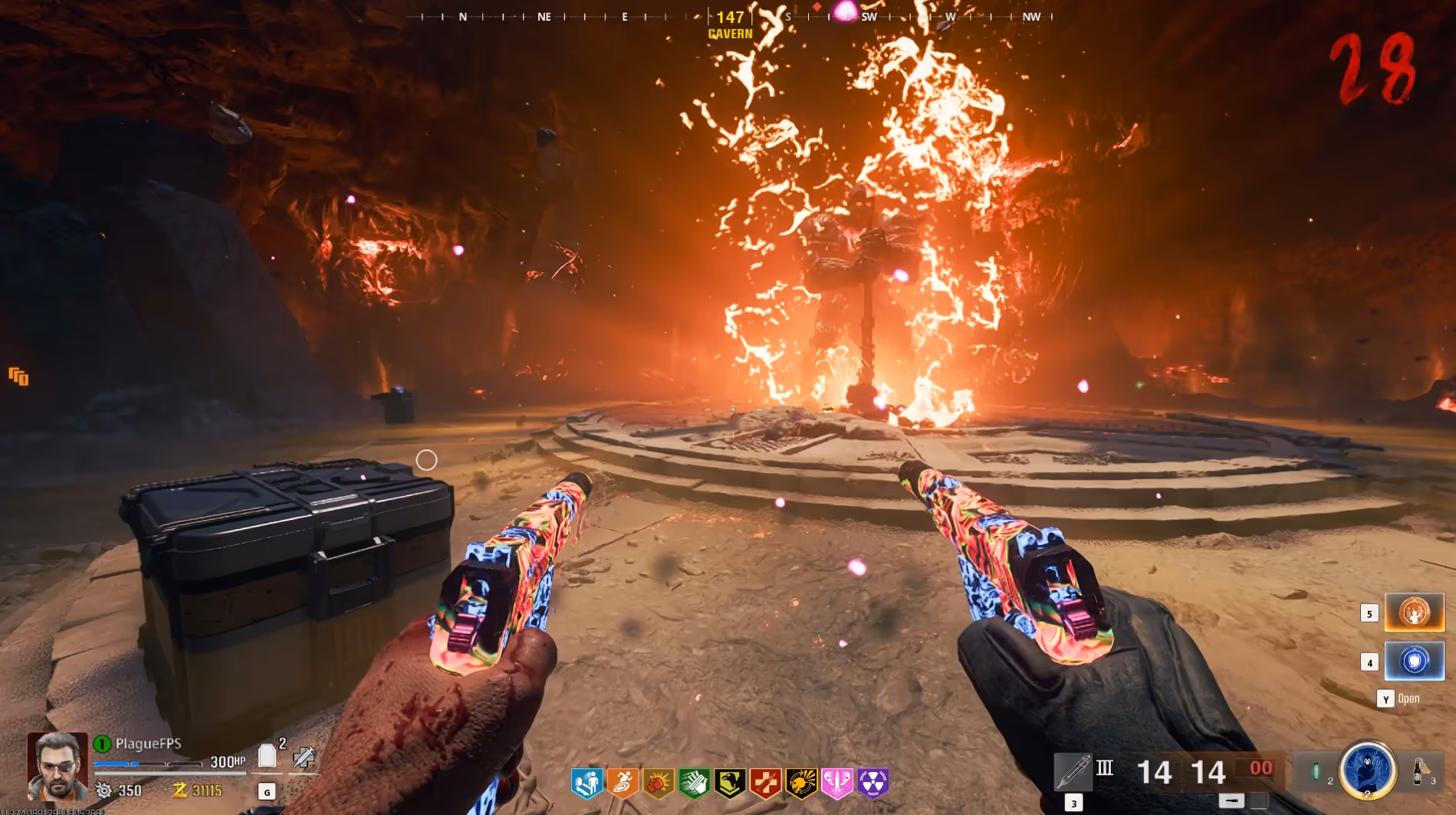Choose the boxing glove Melee Macchiato perk
The image size is (1456, 815).
point(658,783)
